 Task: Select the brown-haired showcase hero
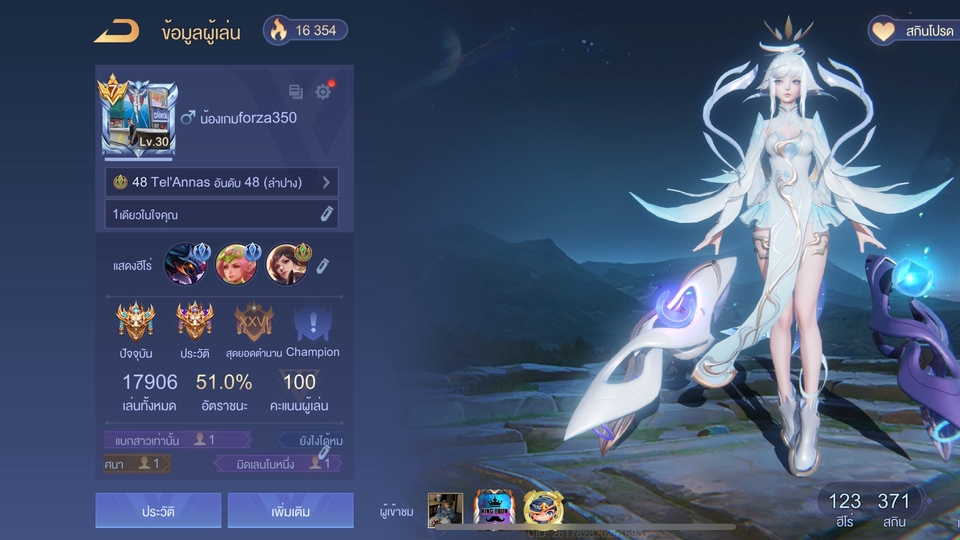(x=288, y=264)
